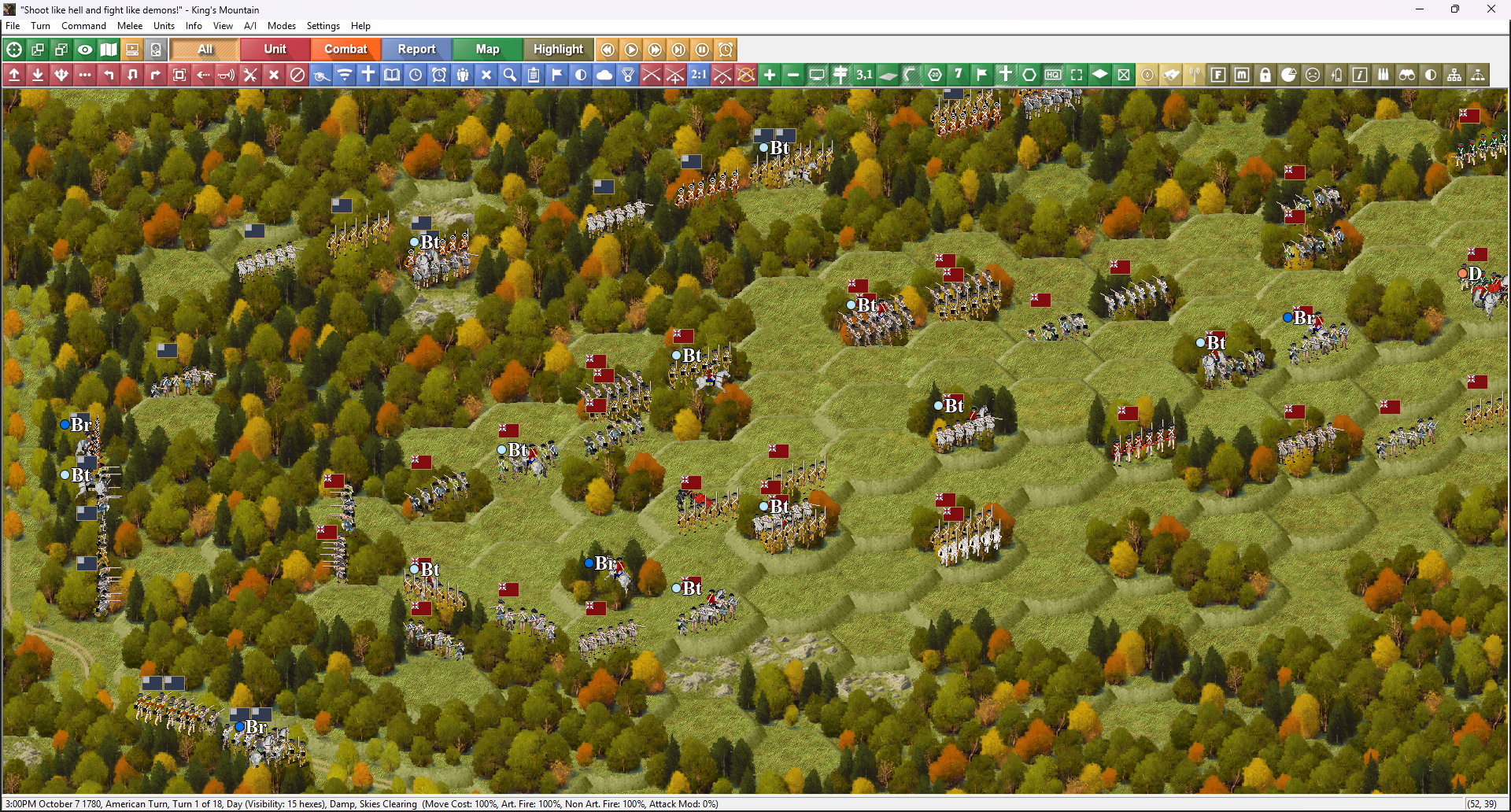Show the Highlight toolbar tab

(x=558, y=50)
